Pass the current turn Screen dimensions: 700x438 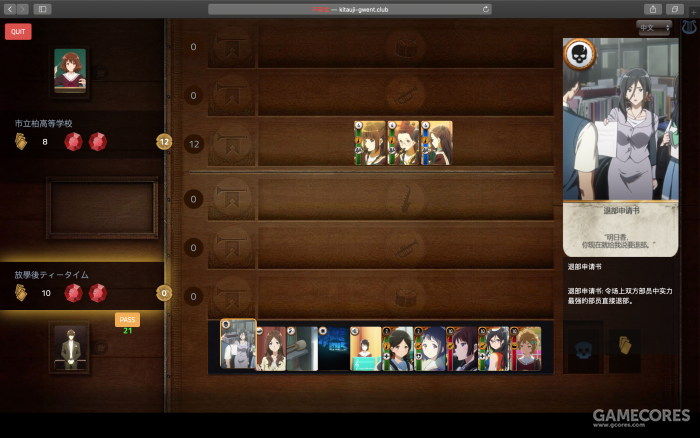tap(127, 320)
